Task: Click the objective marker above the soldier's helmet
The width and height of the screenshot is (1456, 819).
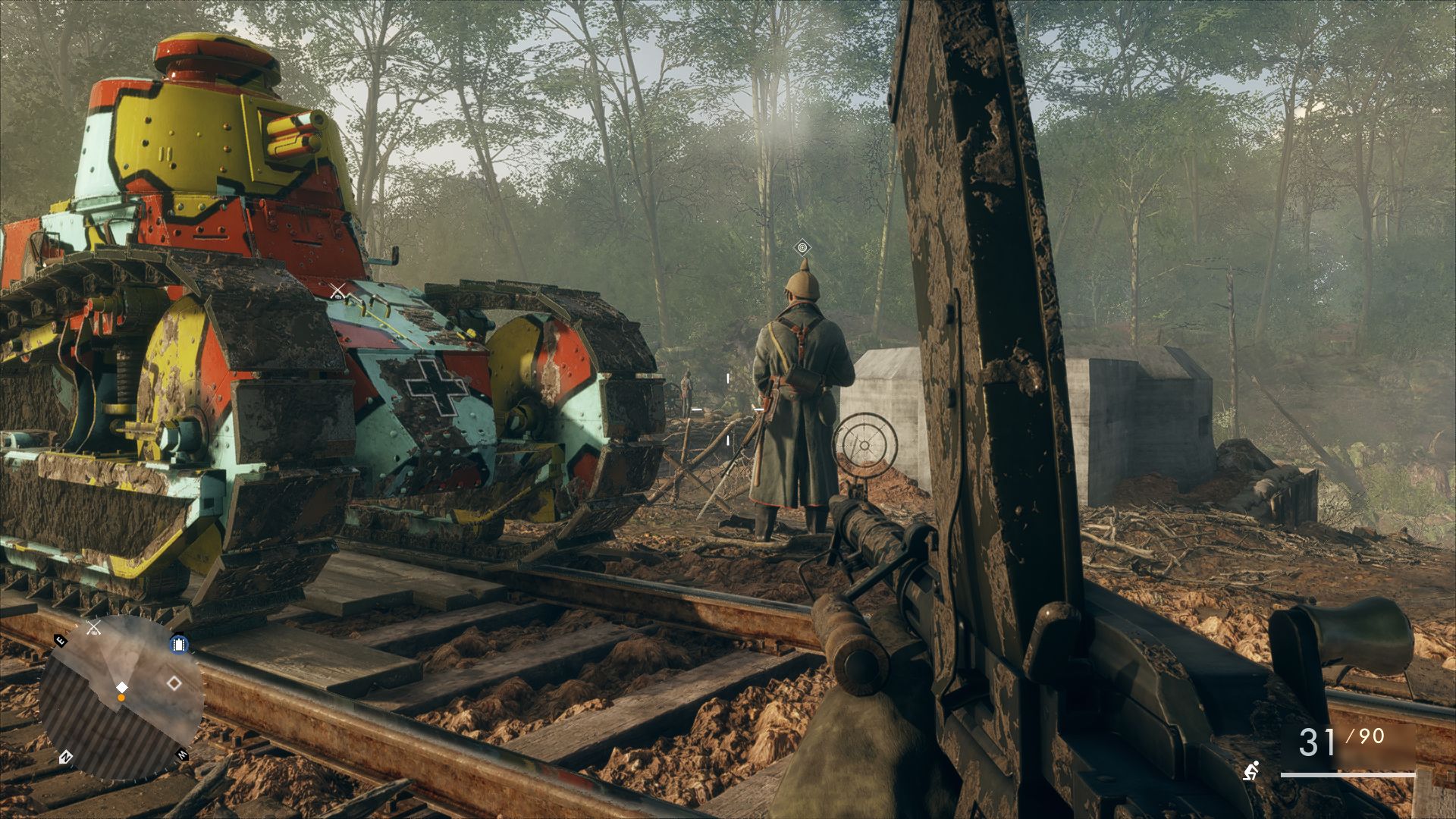Action: click(802, 247)
